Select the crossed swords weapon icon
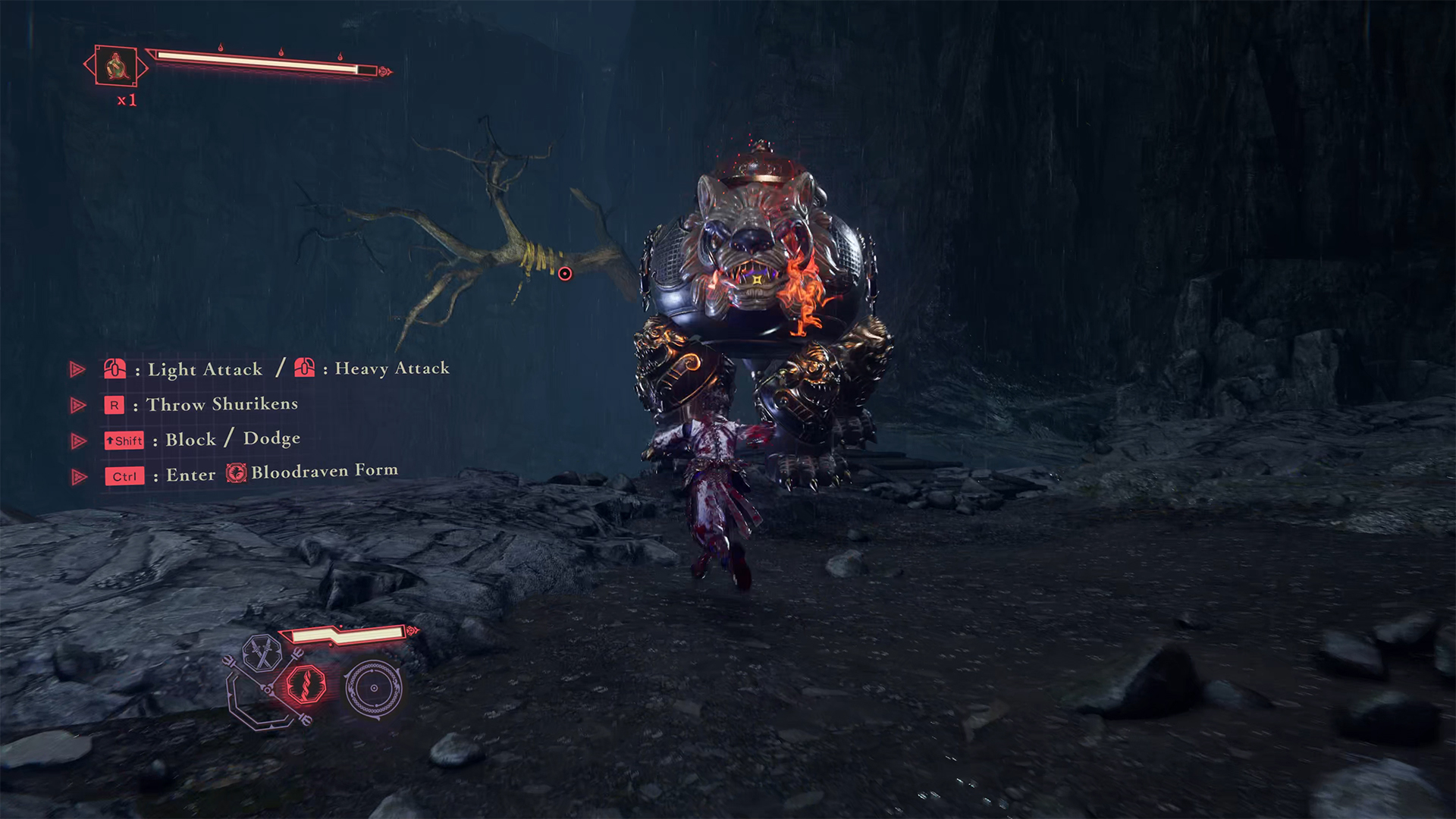The height and width of the screenshot is (819, 1456). [x=262, y=653]
